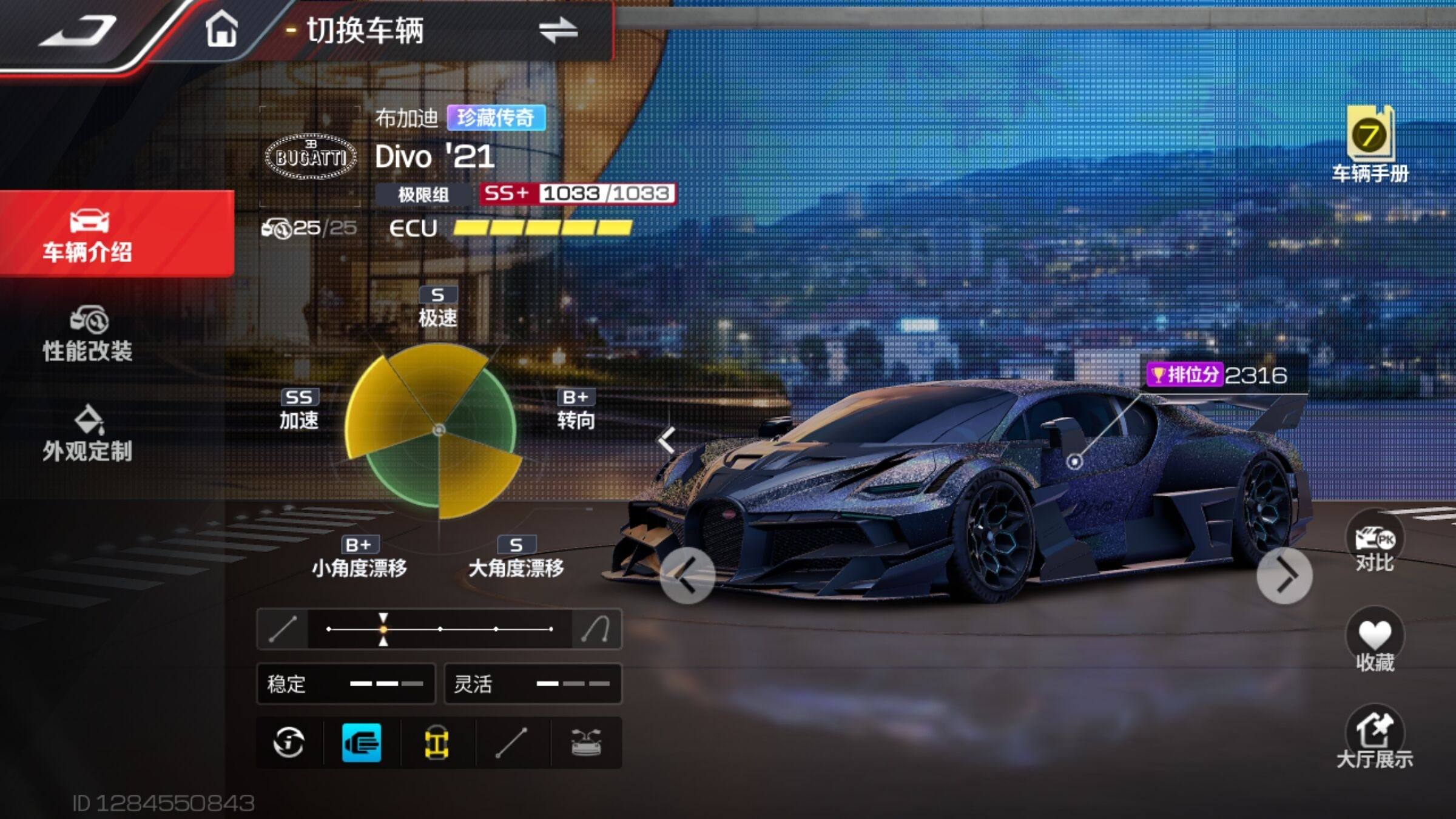Click the 珍藏传奇 rarity badge
Image resolution: width=1456 pixels, height=819 pixels.
click(x=496, y=118)
